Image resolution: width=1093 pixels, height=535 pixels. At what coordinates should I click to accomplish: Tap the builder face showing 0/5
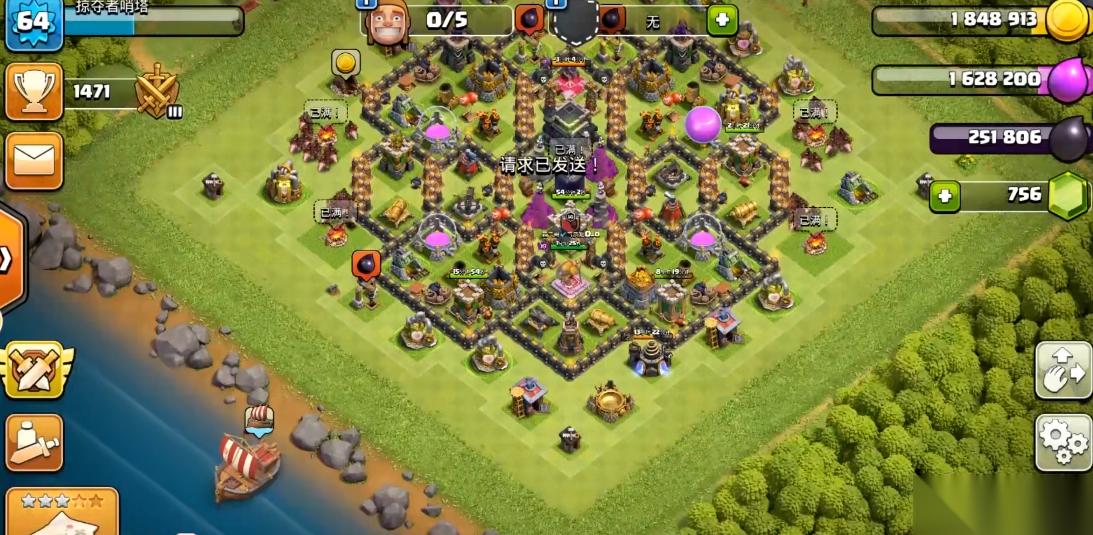(x=387, y=22)
